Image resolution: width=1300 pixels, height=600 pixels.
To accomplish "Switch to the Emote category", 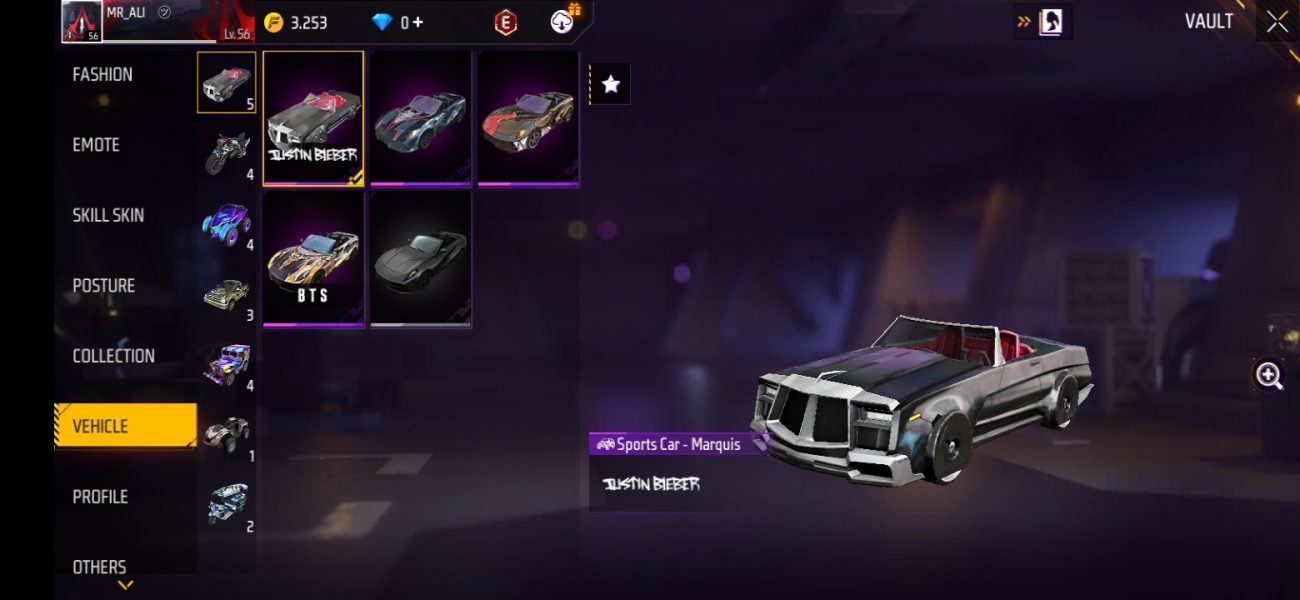I will click(x=96, y=145).
